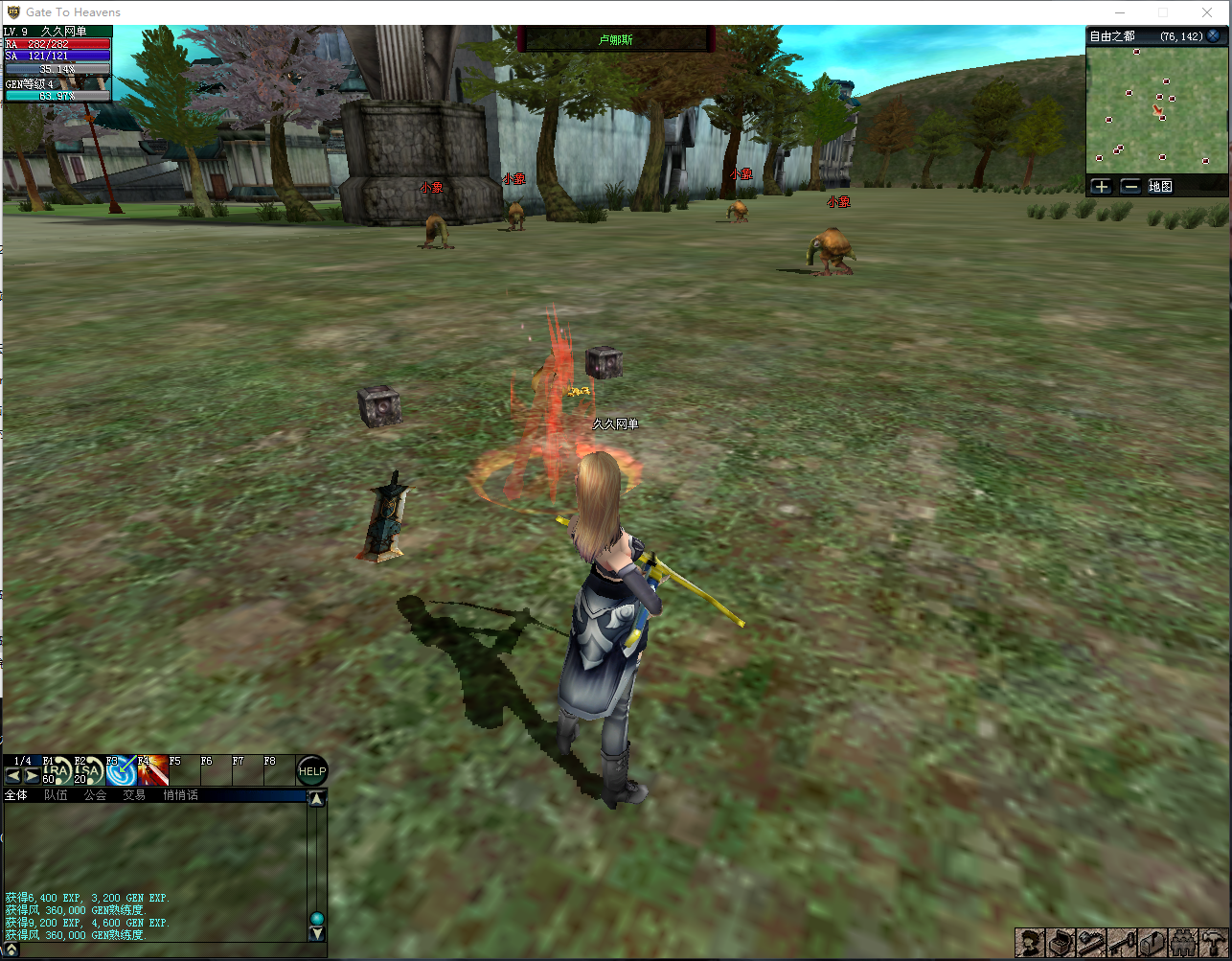Select the 全体 chat tab

click(16, 795)
